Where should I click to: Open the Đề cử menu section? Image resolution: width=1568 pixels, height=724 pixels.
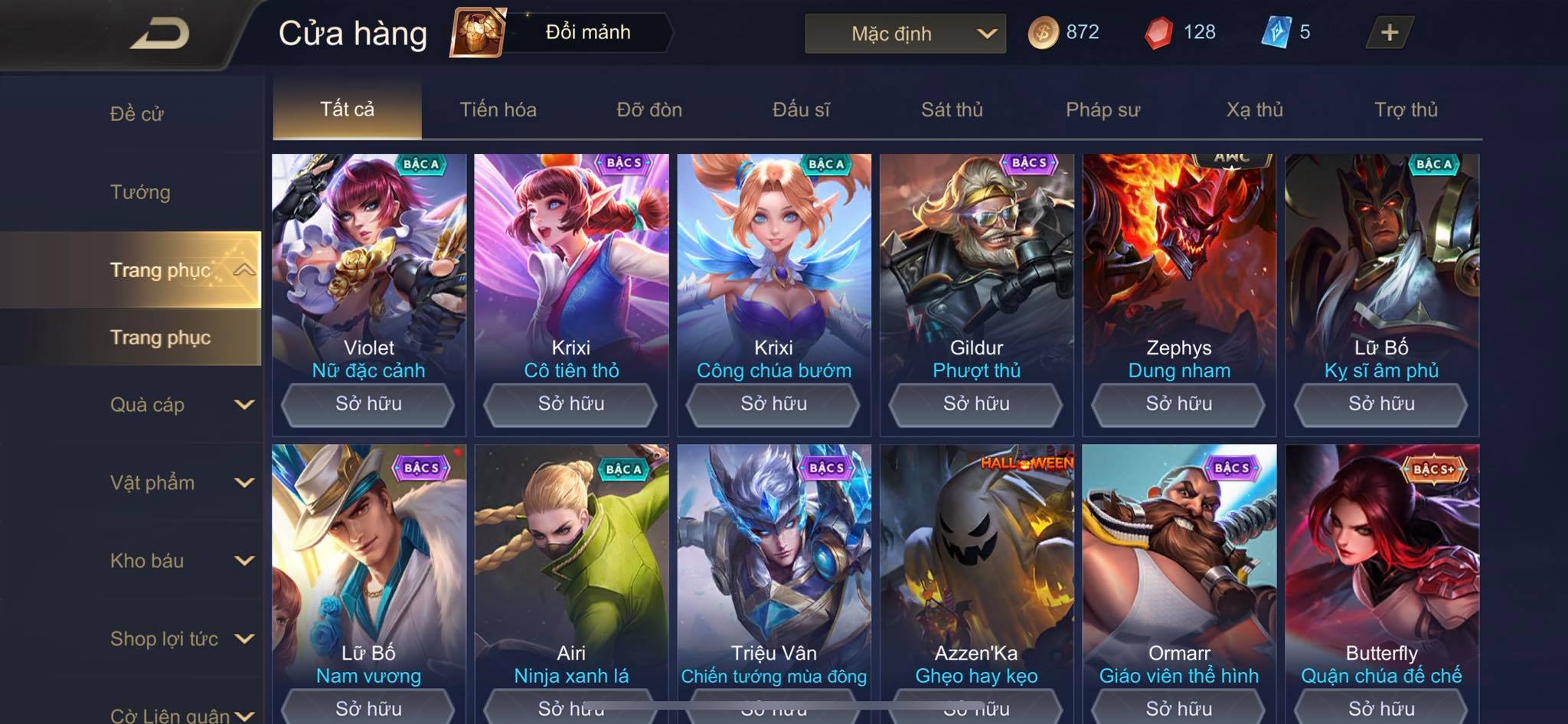click(137, 114)
